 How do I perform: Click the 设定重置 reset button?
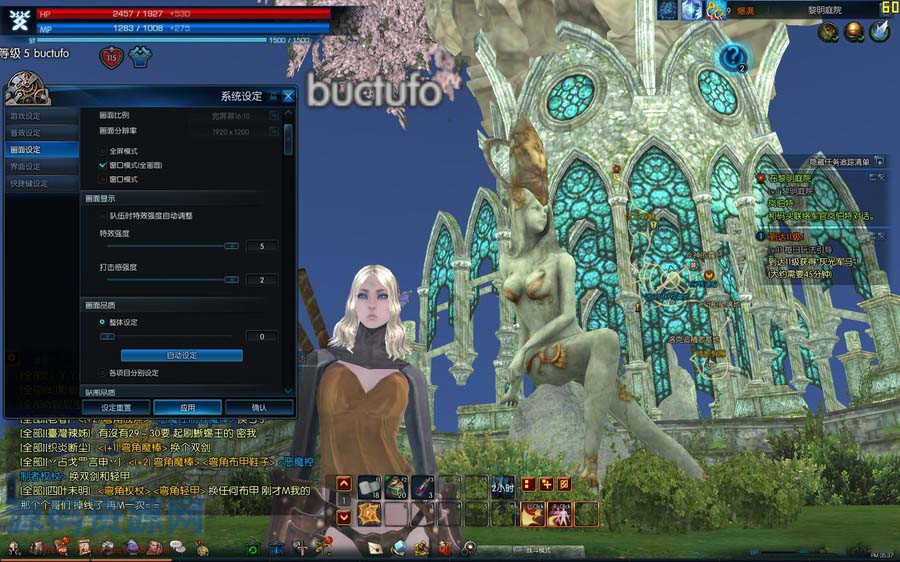(x=116, y=408)
